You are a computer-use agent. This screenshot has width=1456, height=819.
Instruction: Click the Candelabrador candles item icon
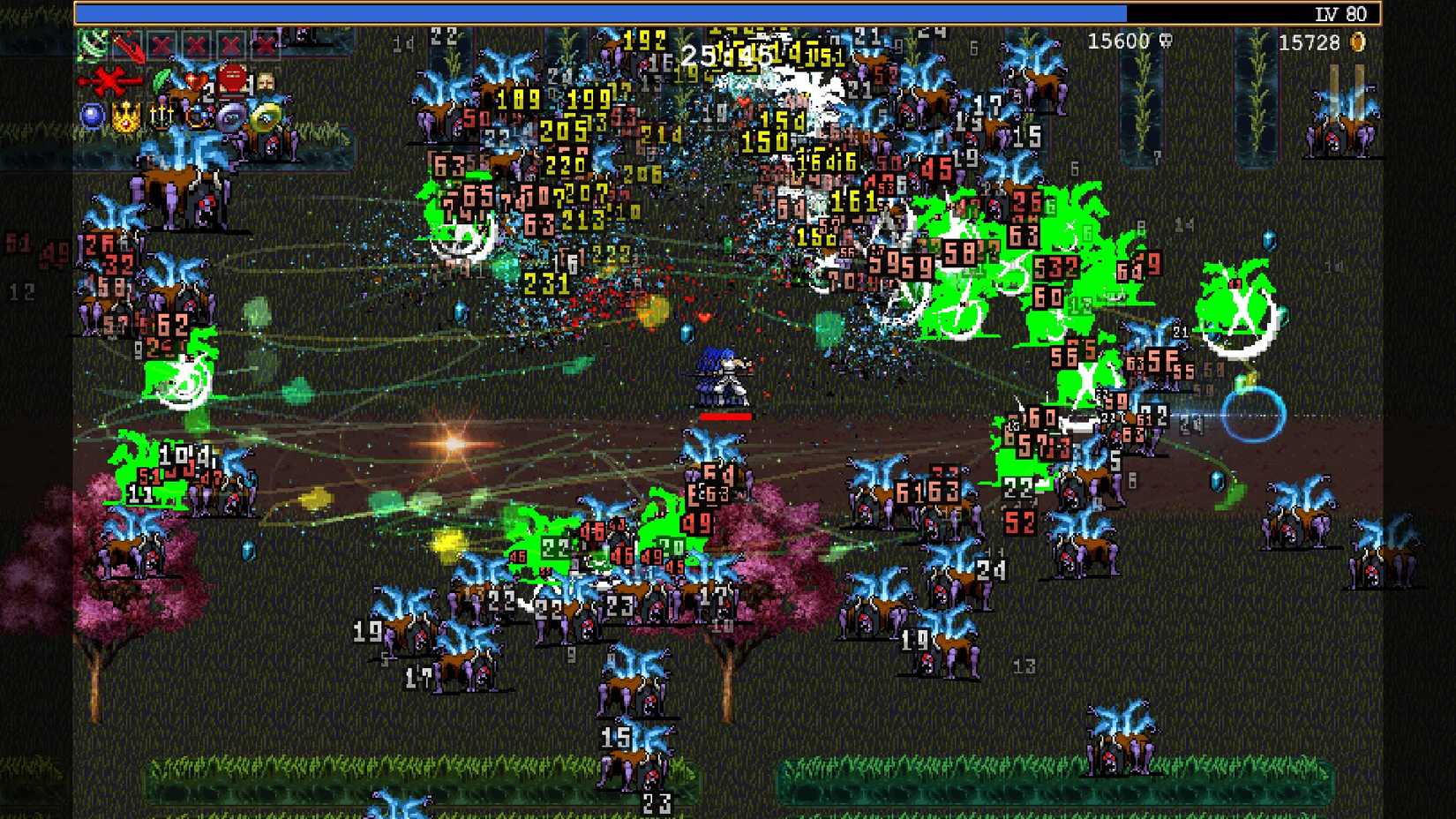162,116
